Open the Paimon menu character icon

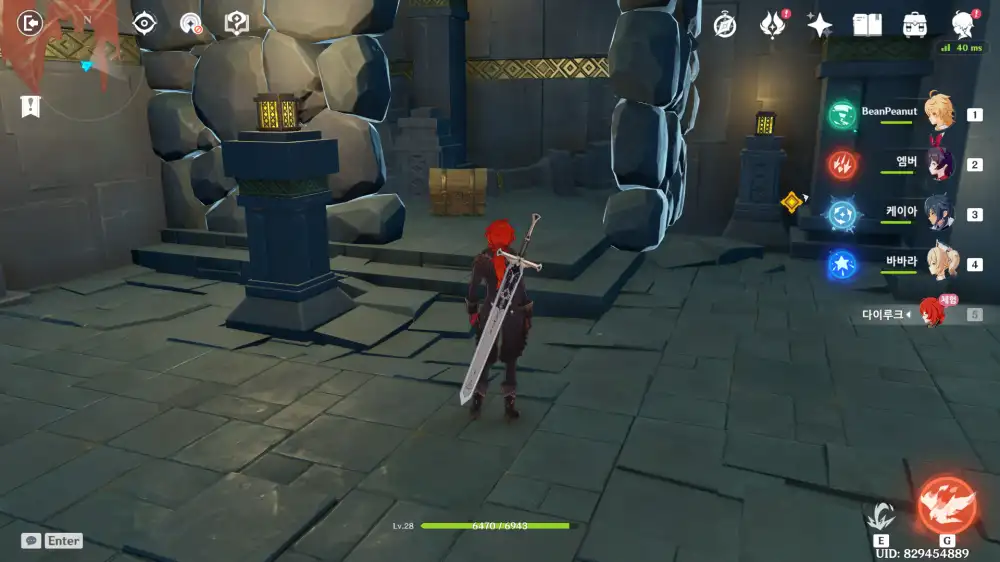[963, 25]
